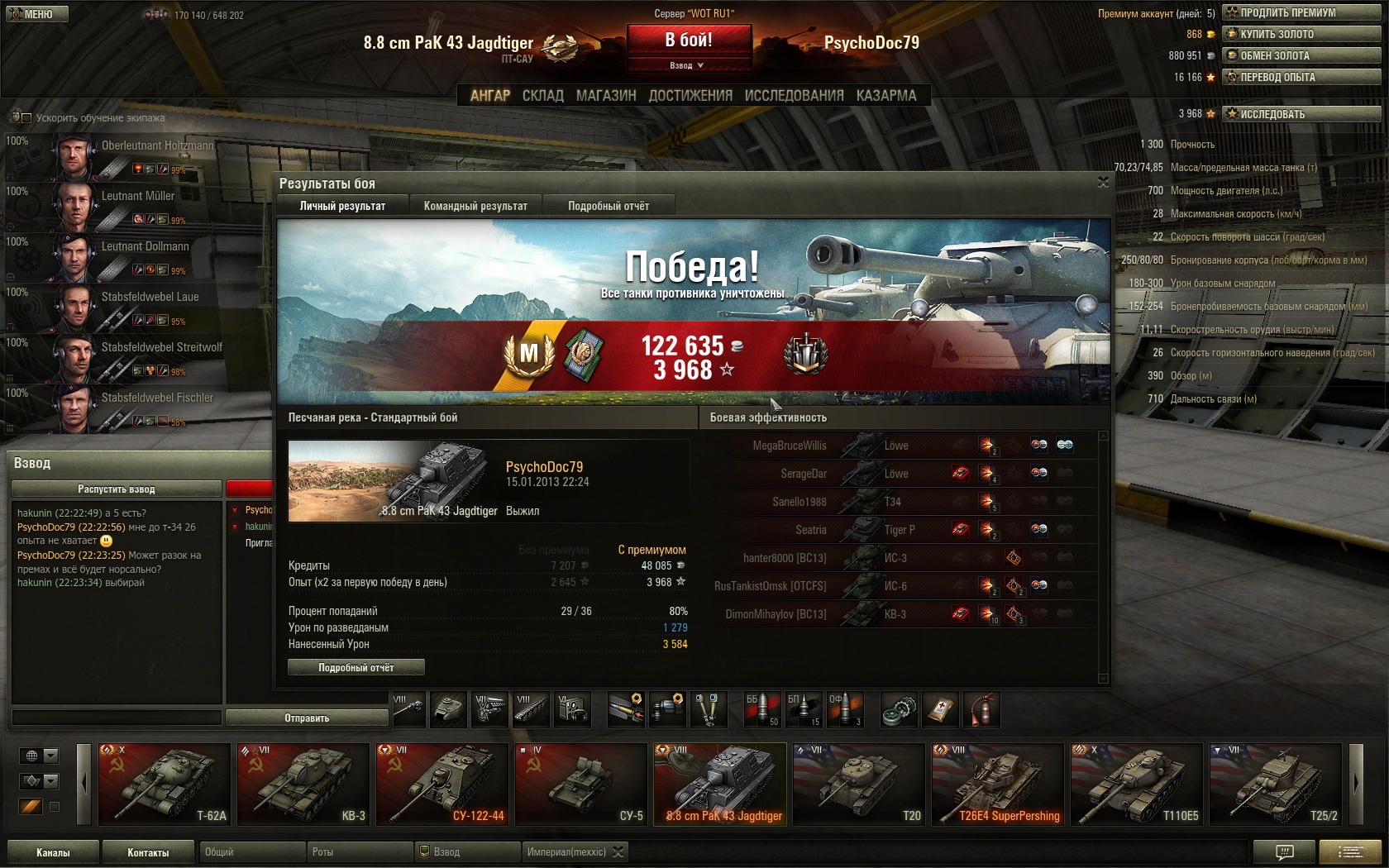This screenshot has width=1389, height=868.
Task: Click the Продлить премиум button
Action: 1301,12
